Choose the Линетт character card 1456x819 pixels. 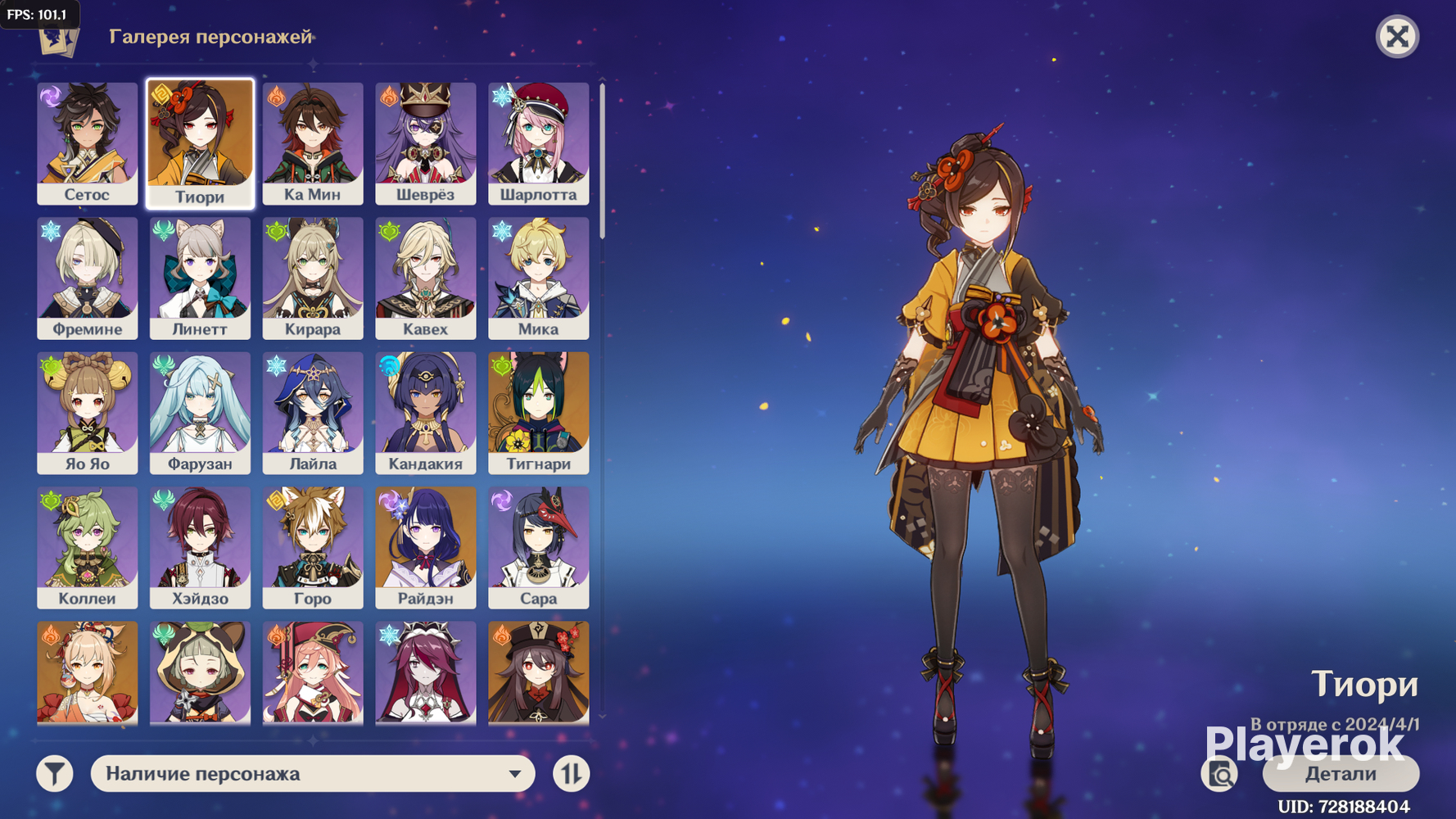click(200, 278)
